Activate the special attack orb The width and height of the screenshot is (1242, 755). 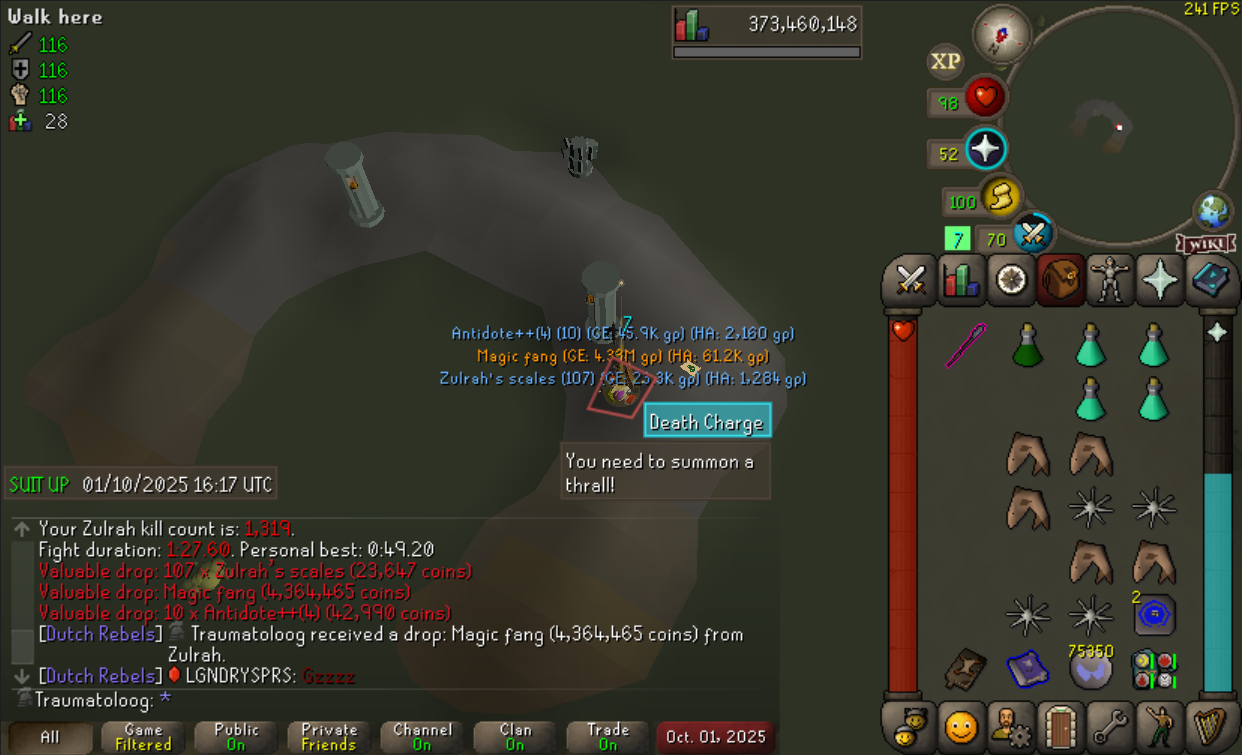coord(1033,236)
